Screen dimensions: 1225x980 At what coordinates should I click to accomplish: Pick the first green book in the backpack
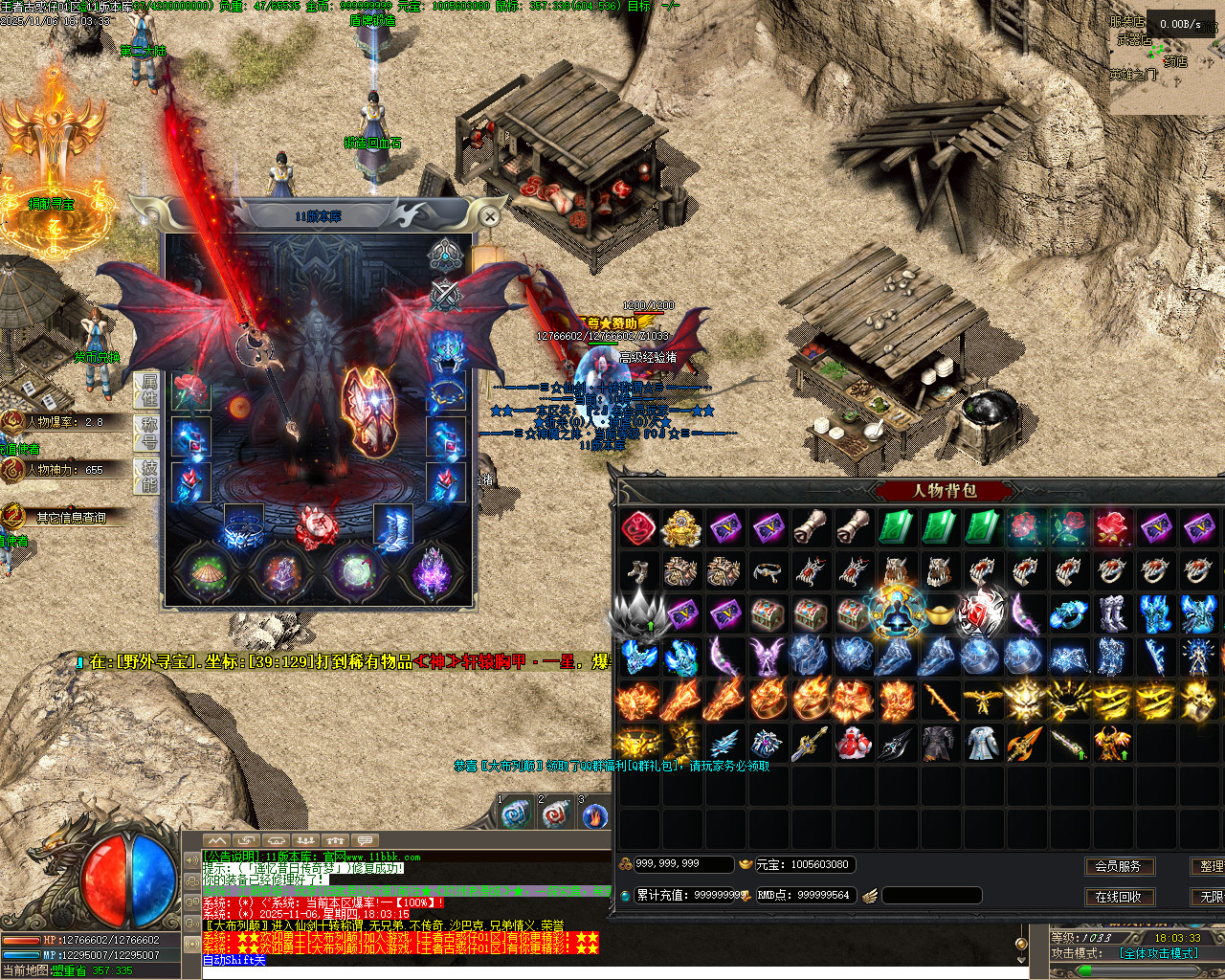(897, 527)
